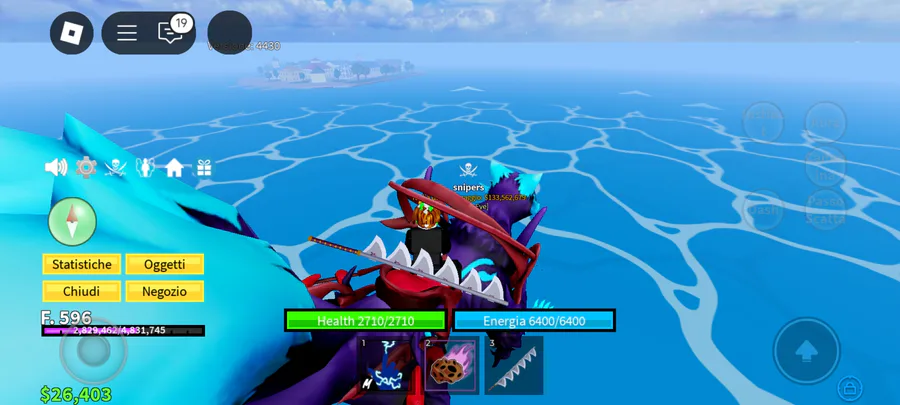Equip the saw-toothed sword in slot 3
Screen dimensions: 900x405
(514, 366)
